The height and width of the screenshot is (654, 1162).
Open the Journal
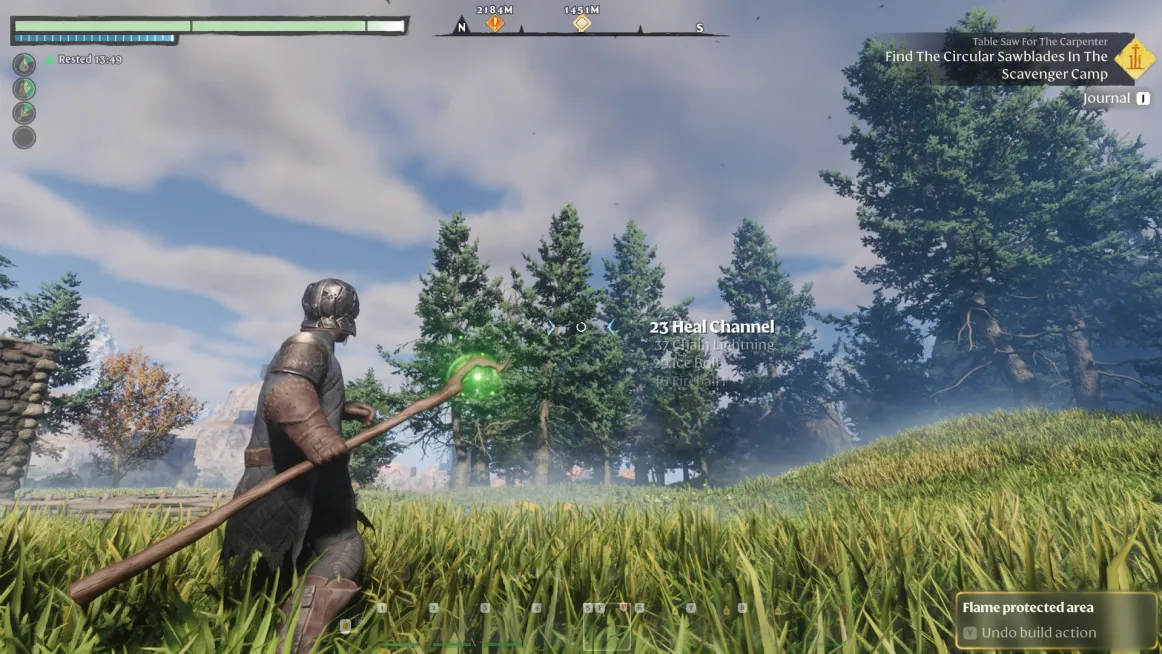coord(1108,98)
